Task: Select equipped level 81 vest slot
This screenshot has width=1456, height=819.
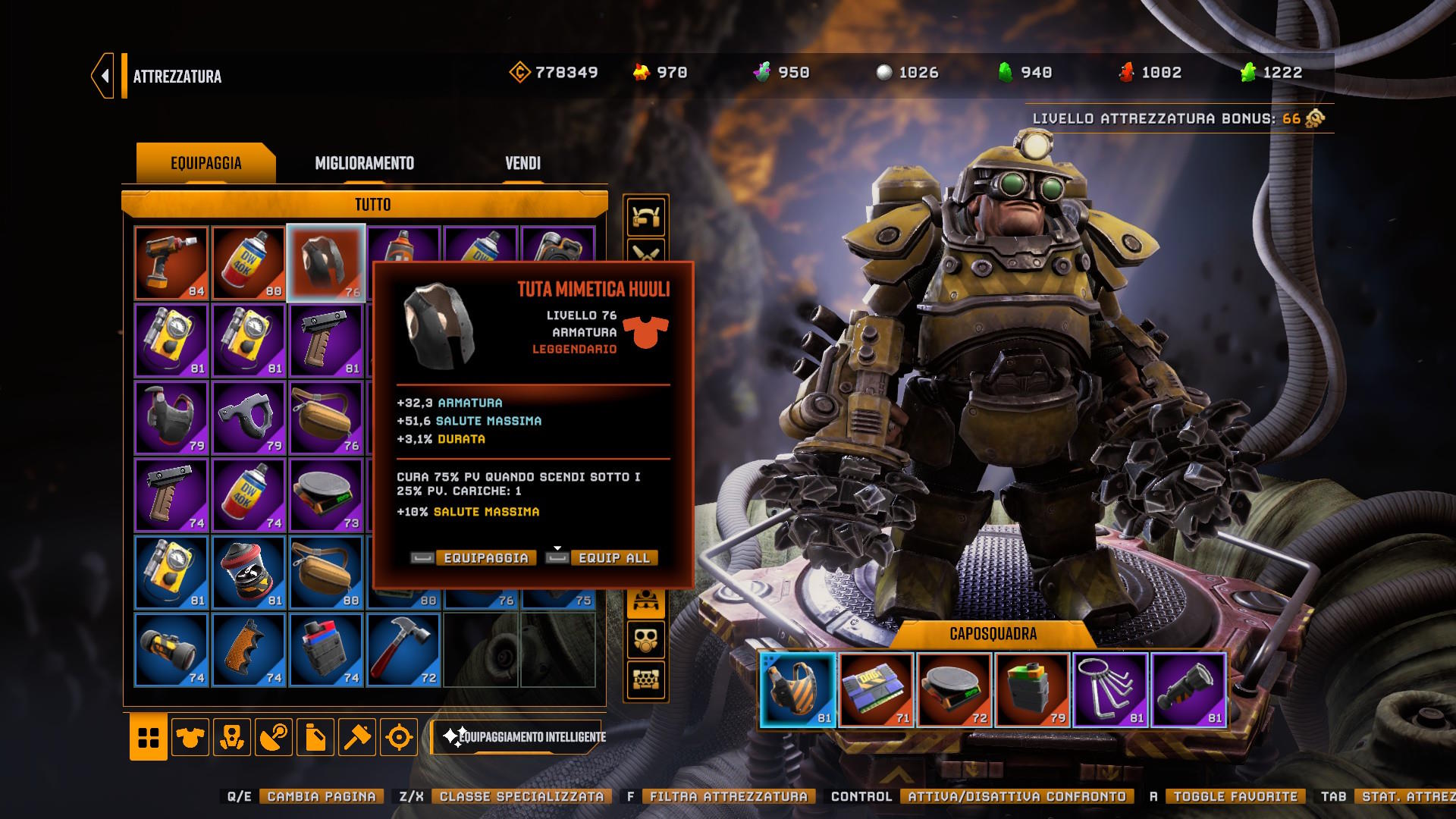Action: [x=798, y=690]
